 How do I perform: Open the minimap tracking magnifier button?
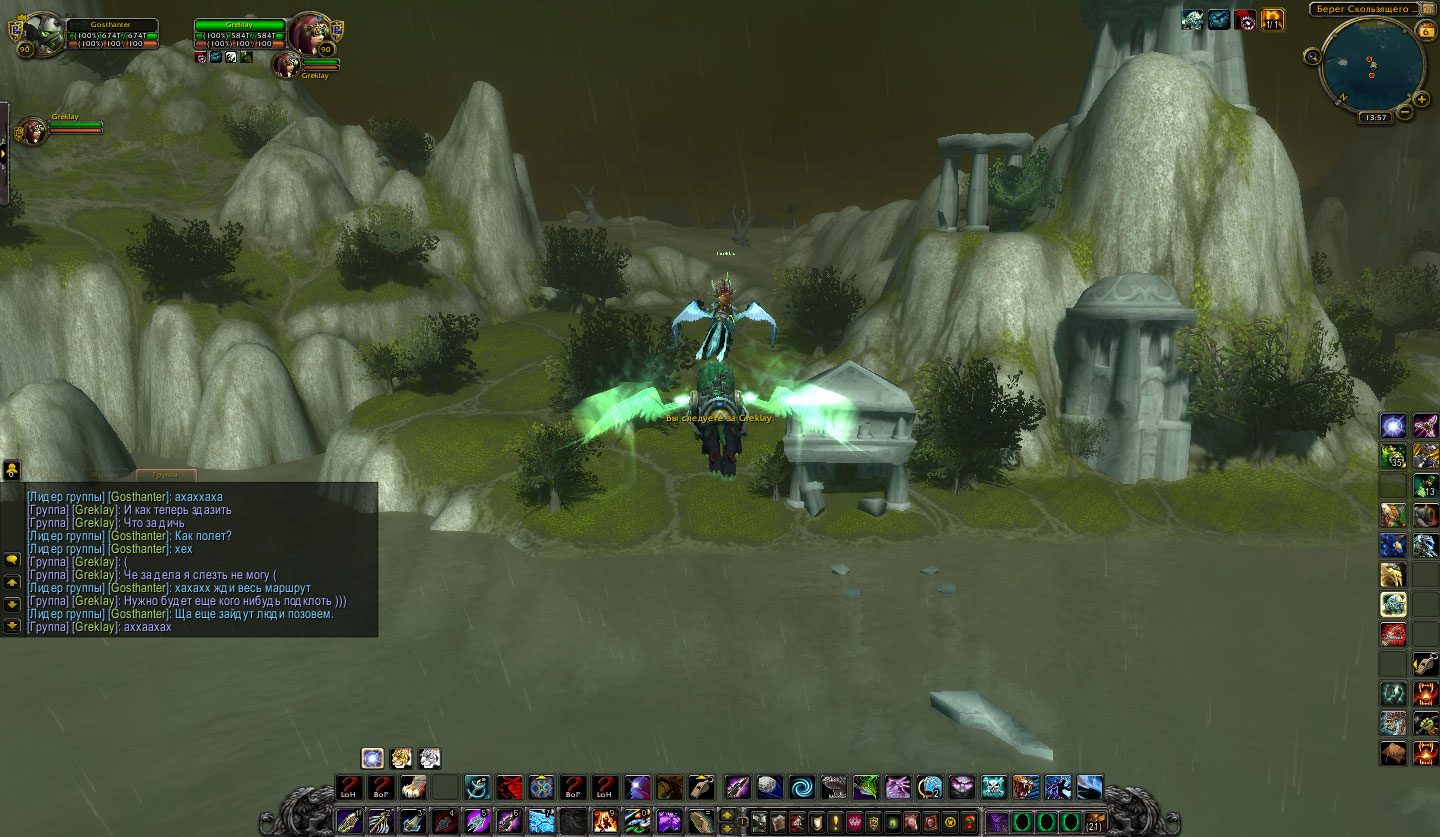tap(1311, 56)
